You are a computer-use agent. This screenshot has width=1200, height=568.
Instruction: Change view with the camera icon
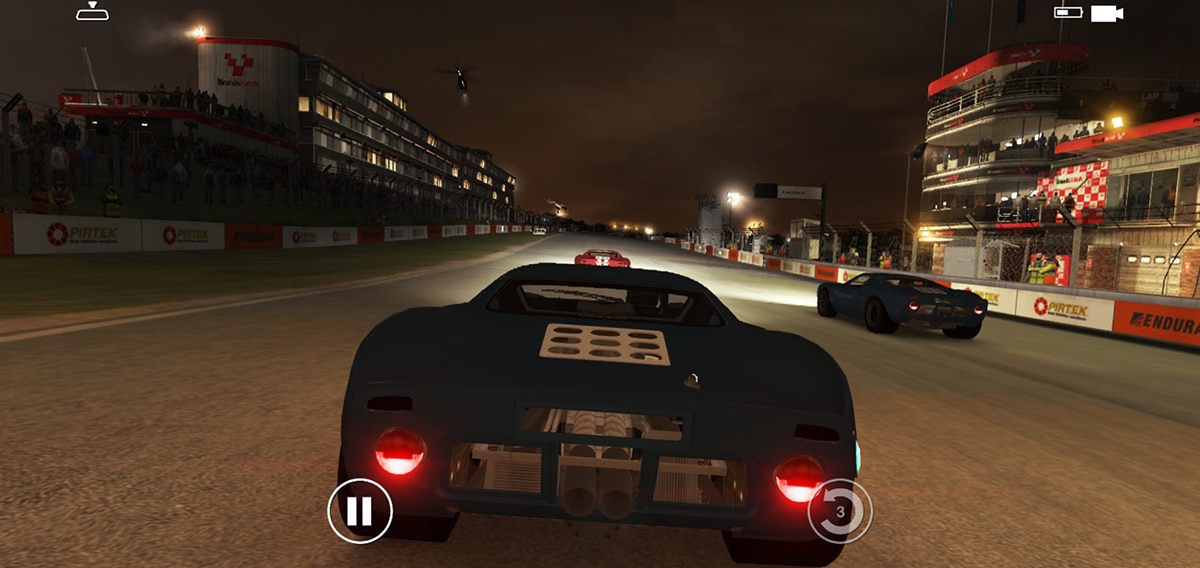tap(1106, 13)
